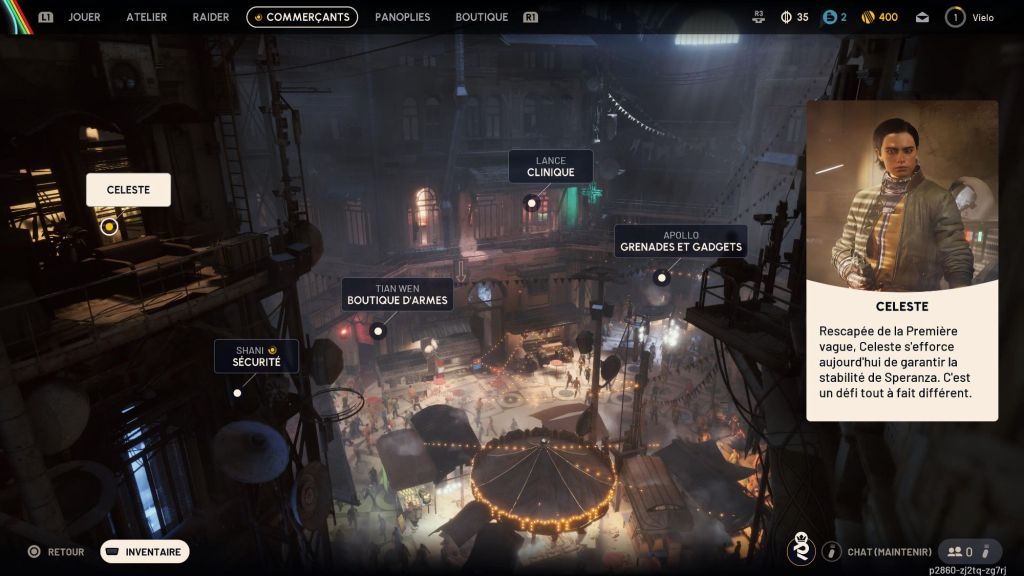Image resolution: width=1024 pixels, height=576 pixels.
Task: Switch to the Jouer tab
Action: point(84,17)
